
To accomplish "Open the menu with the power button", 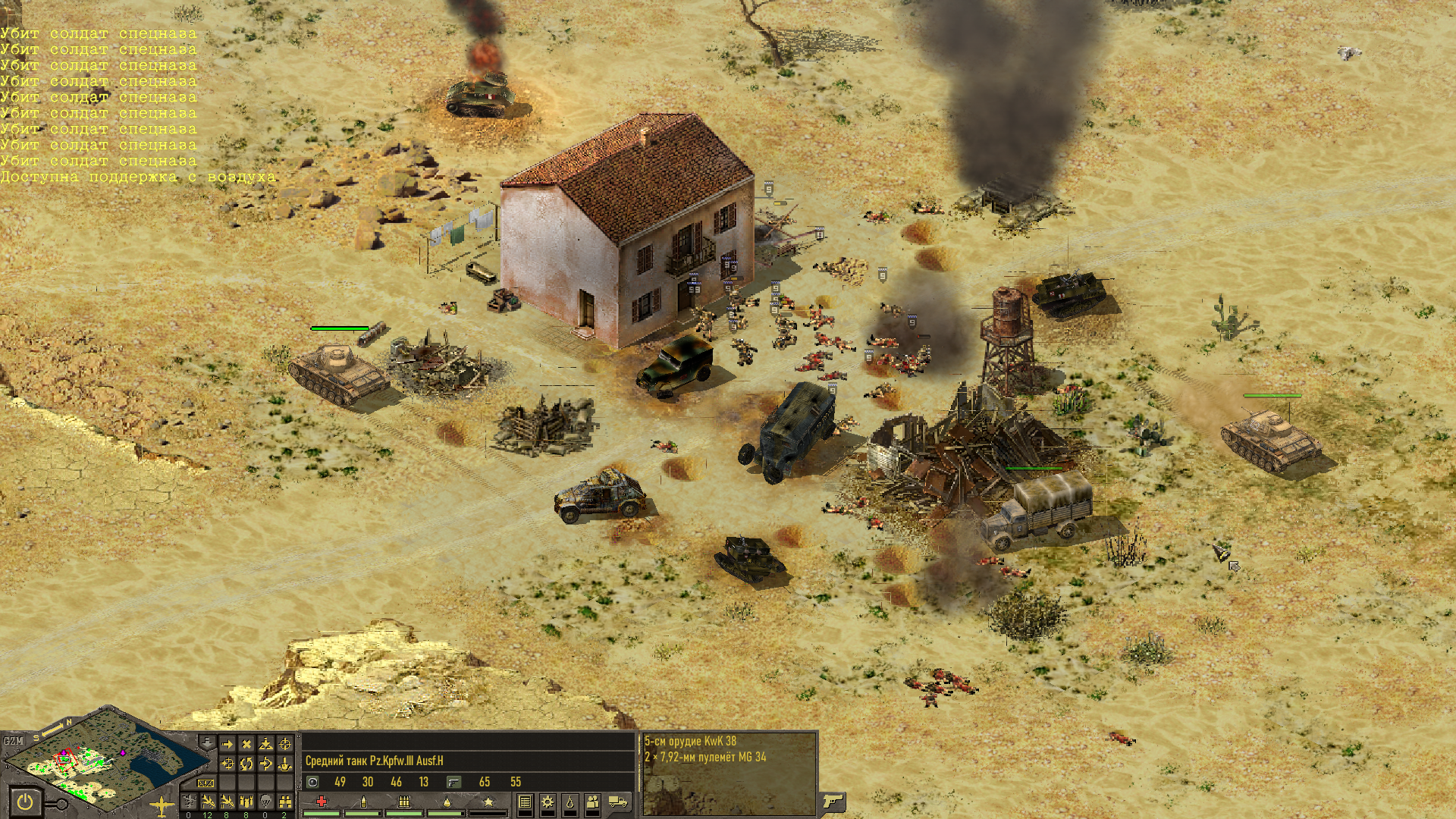I will 25,802.
